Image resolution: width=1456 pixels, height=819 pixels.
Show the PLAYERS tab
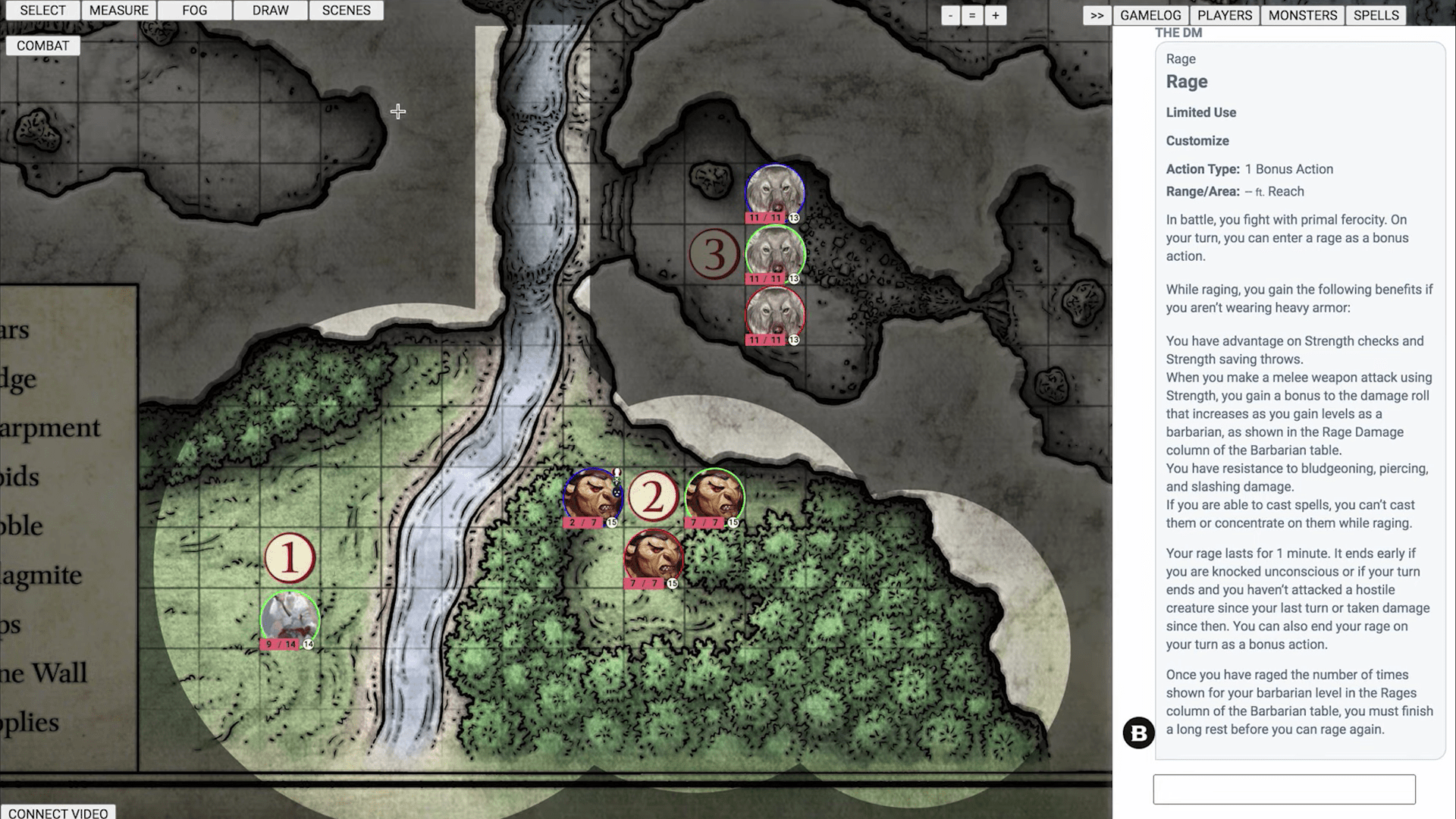pyautogui.click(x=1224, y=14)
